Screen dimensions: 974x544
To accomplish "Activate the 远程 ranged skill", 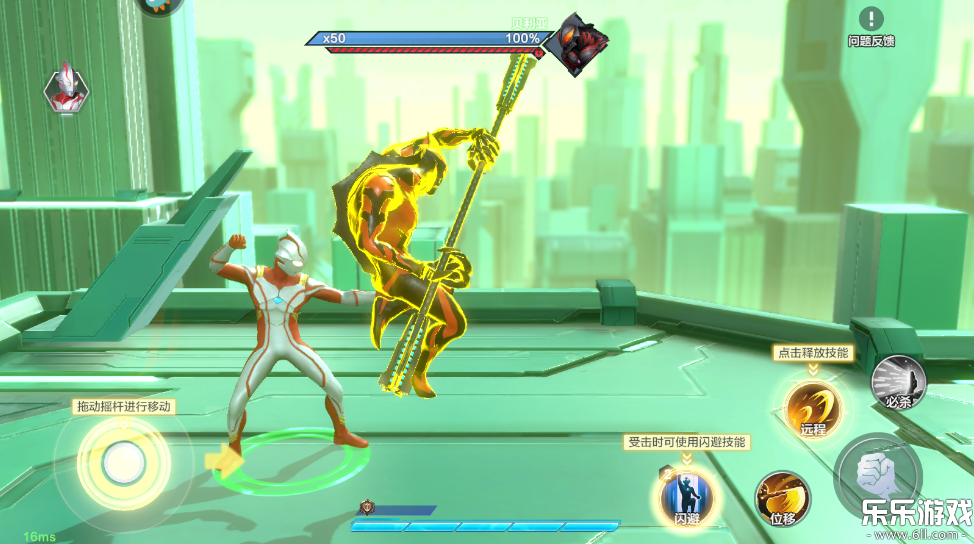I will pos(812,408).
